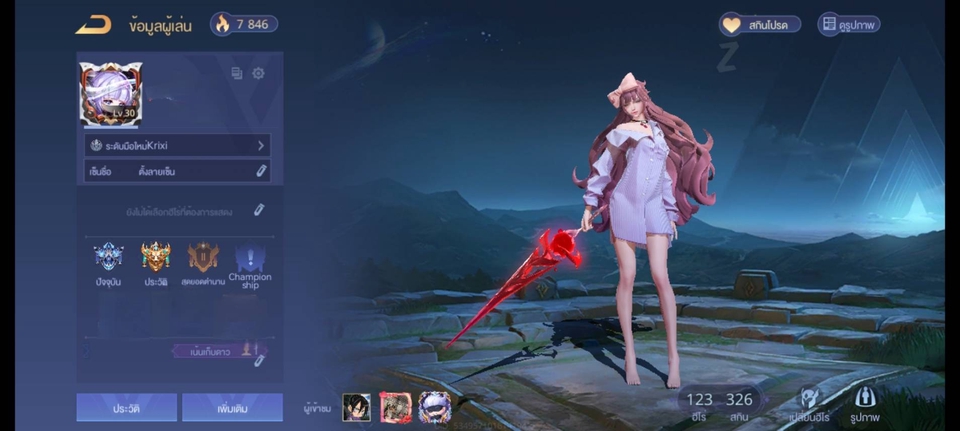This screenshot has width=960, height=431.
Task: Select the Championship badge
Action: [249, 264]
